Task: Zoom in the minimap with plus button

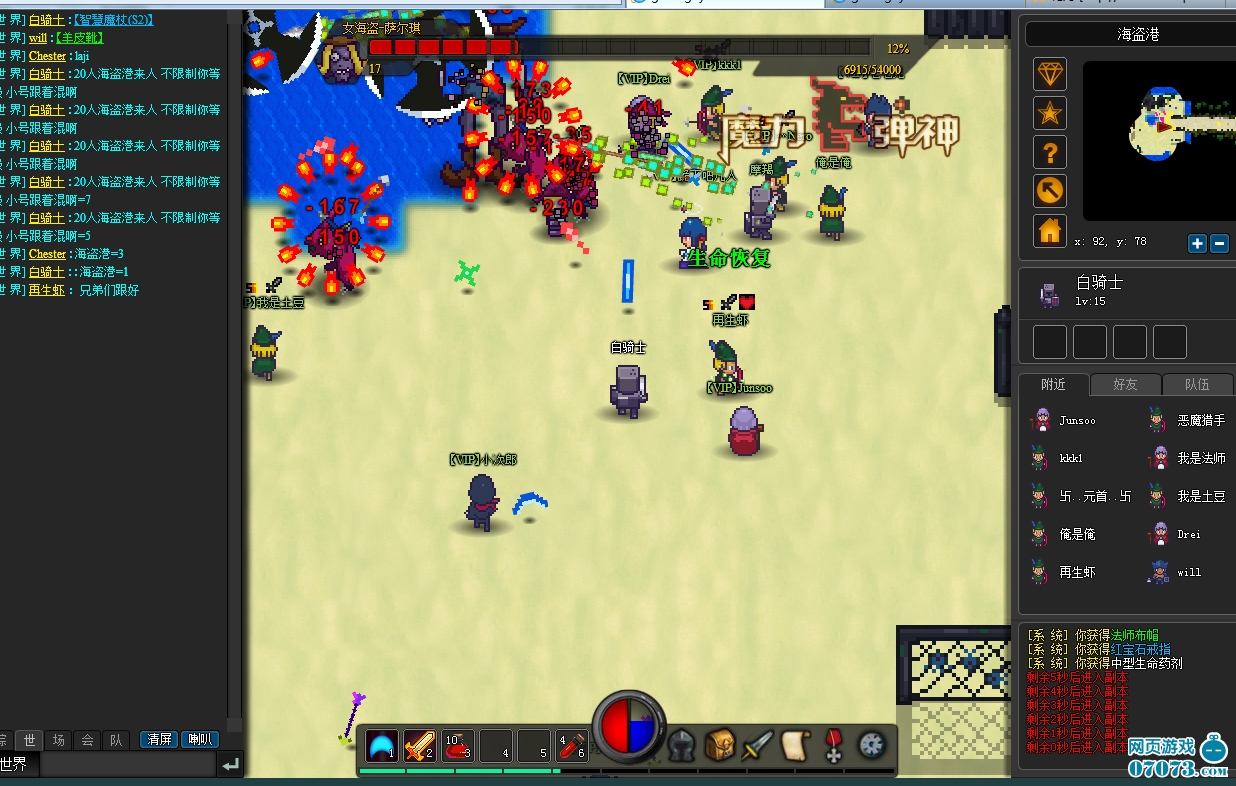Action: pos(1197,243)
